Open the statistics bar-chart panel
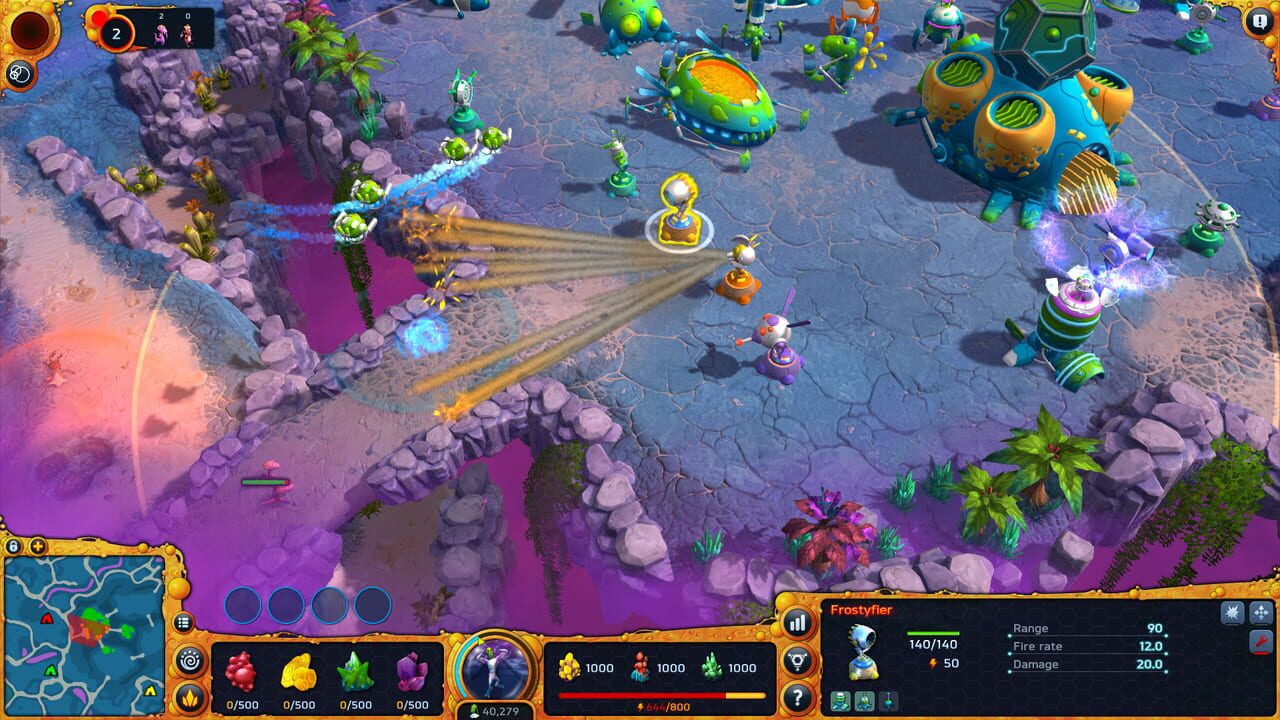This screenshot has width=1280, height=720. point(798,625)
